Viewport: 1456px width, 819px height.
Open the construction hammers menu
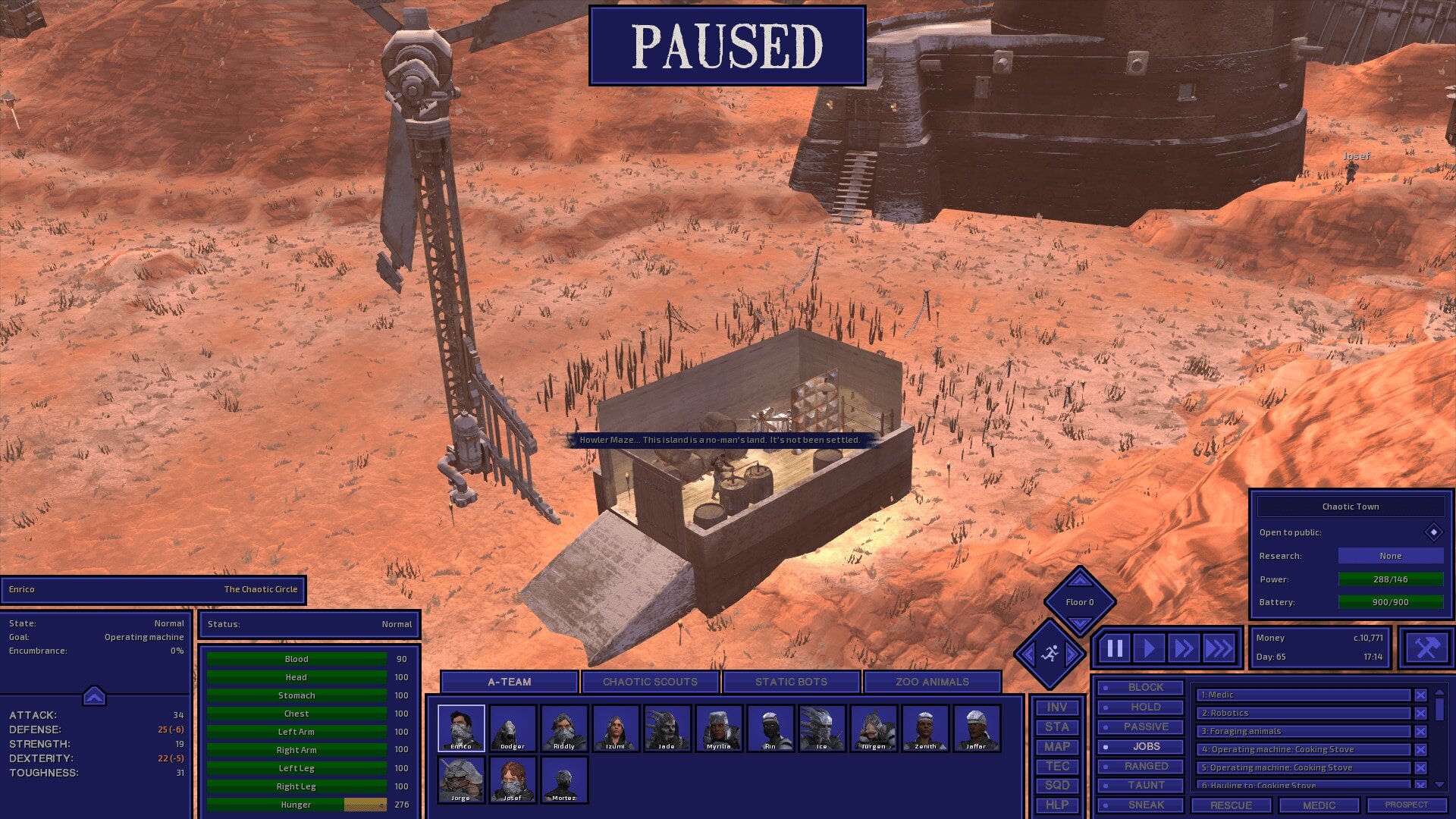[x=1426, y=647]
